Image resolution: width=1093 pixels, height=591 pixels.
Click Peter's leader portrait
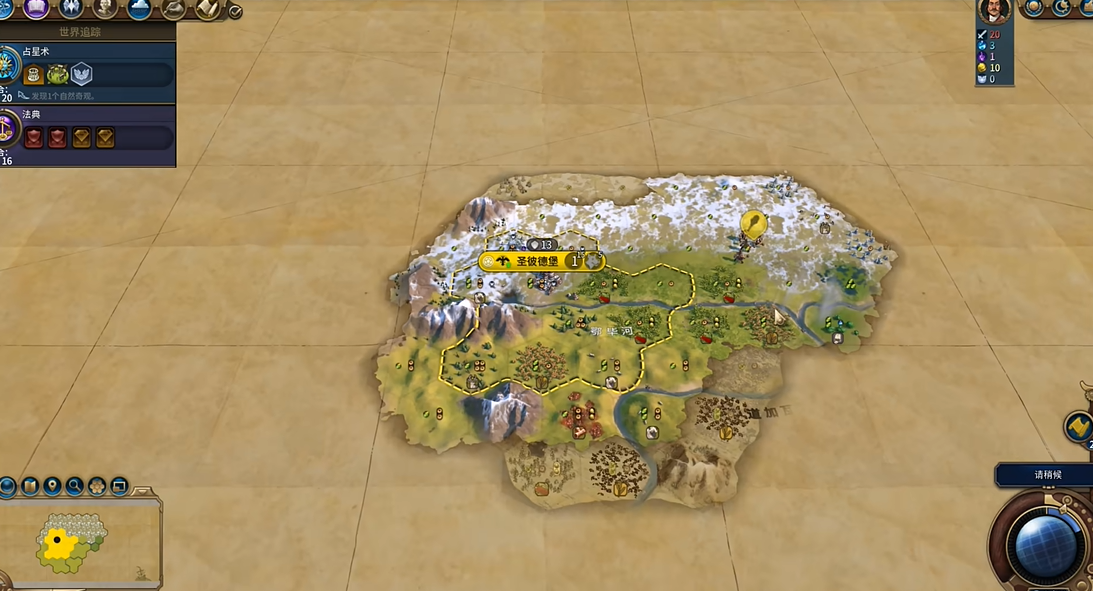pyautogui.click(x=994, y=10)
